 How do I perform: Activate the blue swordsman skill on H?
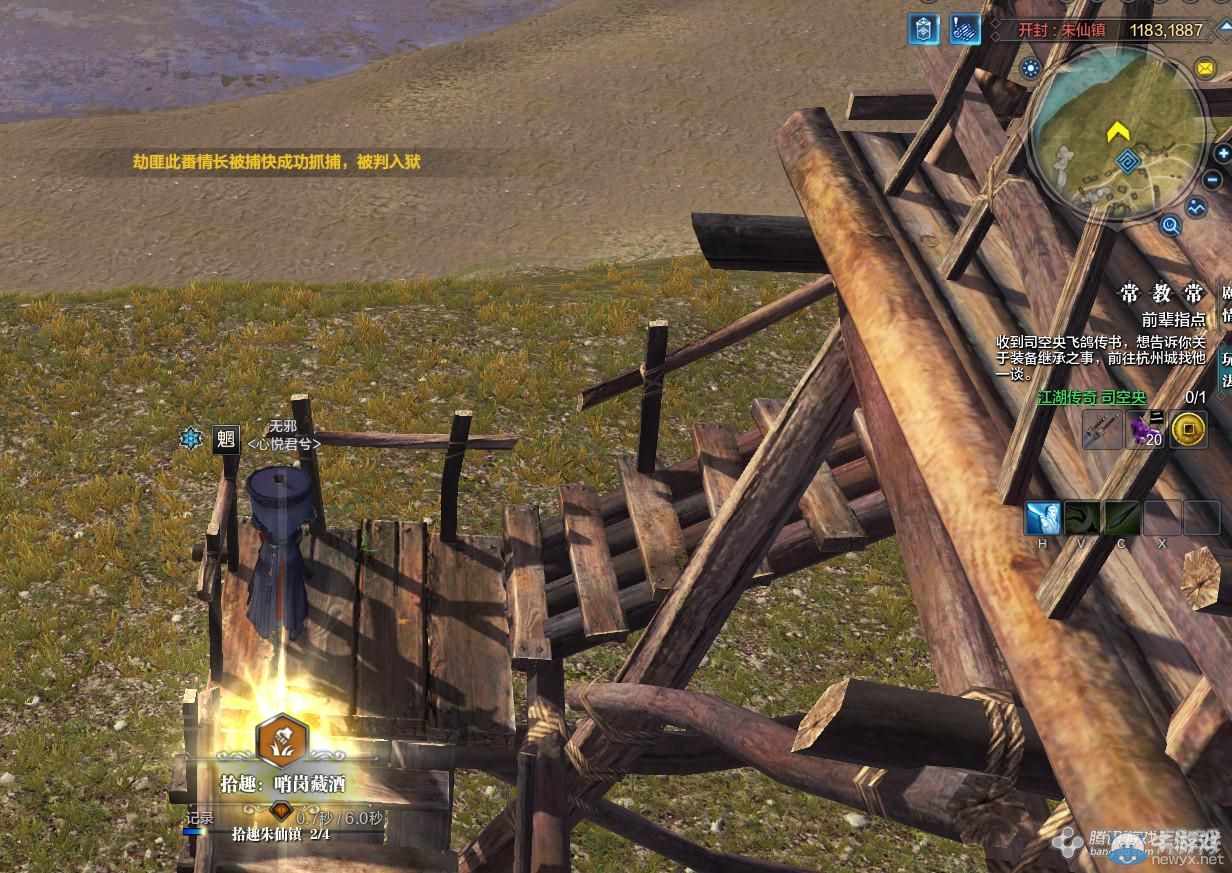[1042, 518]
